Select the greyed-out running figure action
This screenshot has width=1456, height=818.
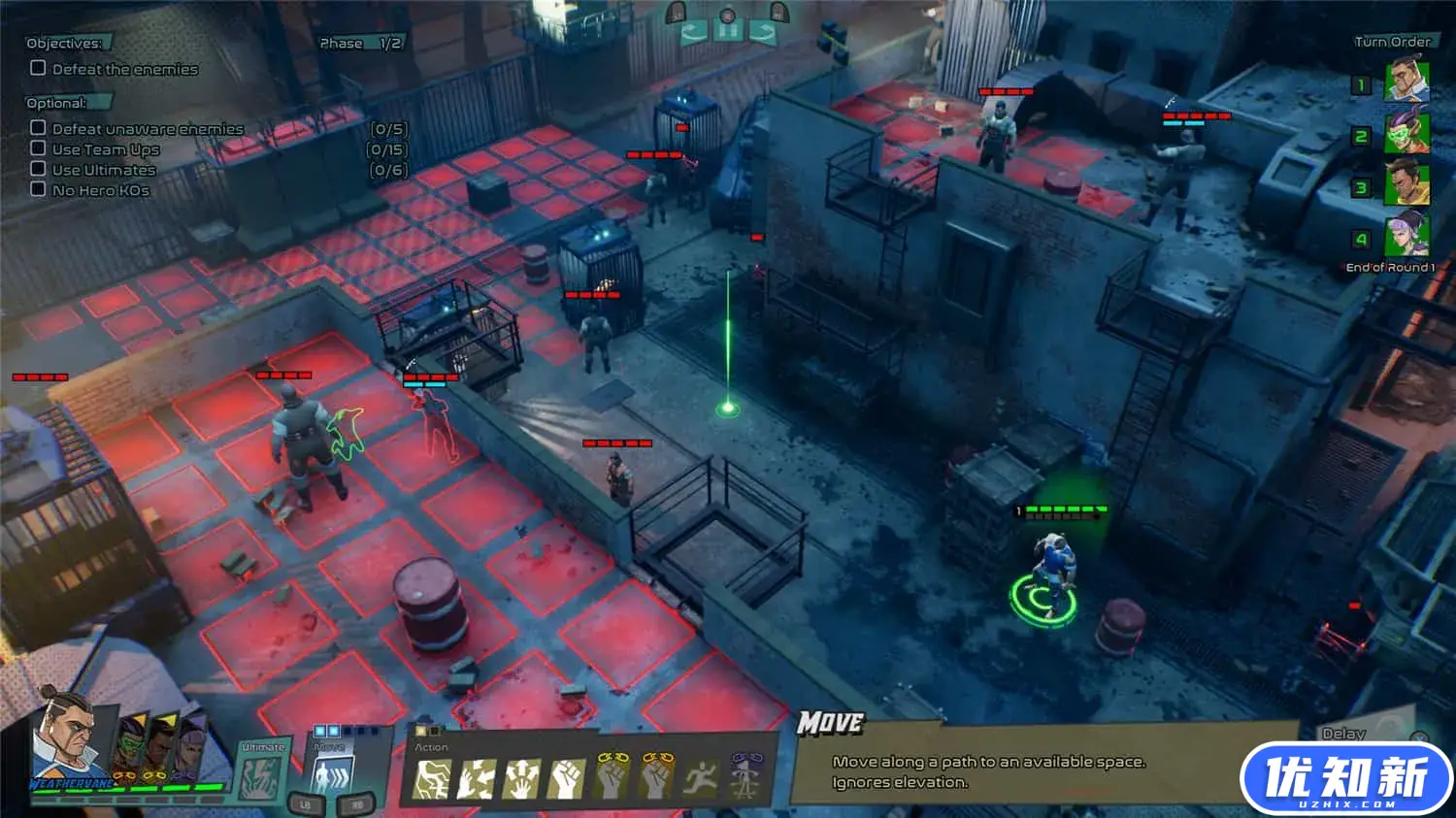point(700,778)
